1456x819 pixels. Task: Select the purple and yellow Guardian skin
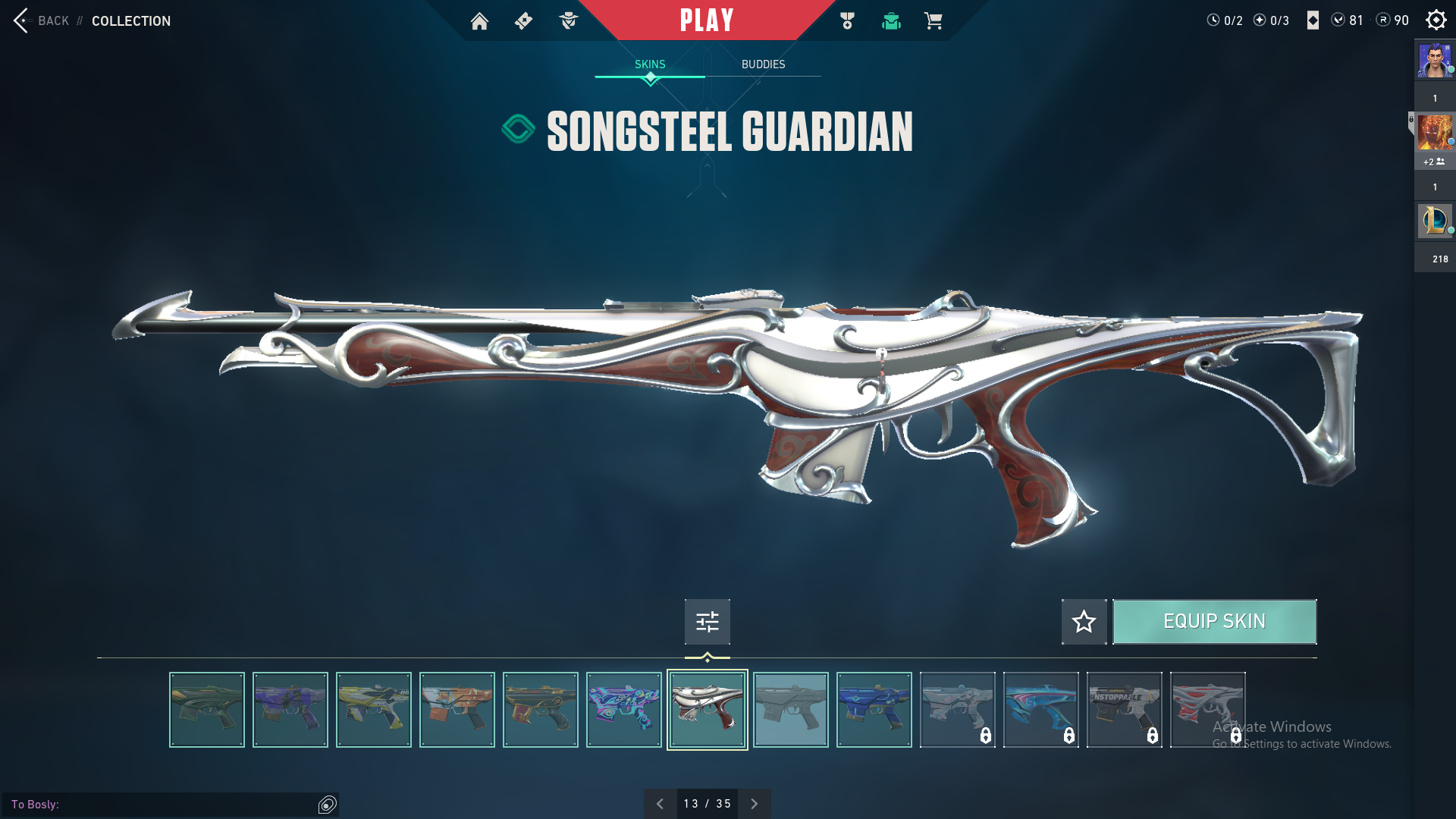pos(290,710)
